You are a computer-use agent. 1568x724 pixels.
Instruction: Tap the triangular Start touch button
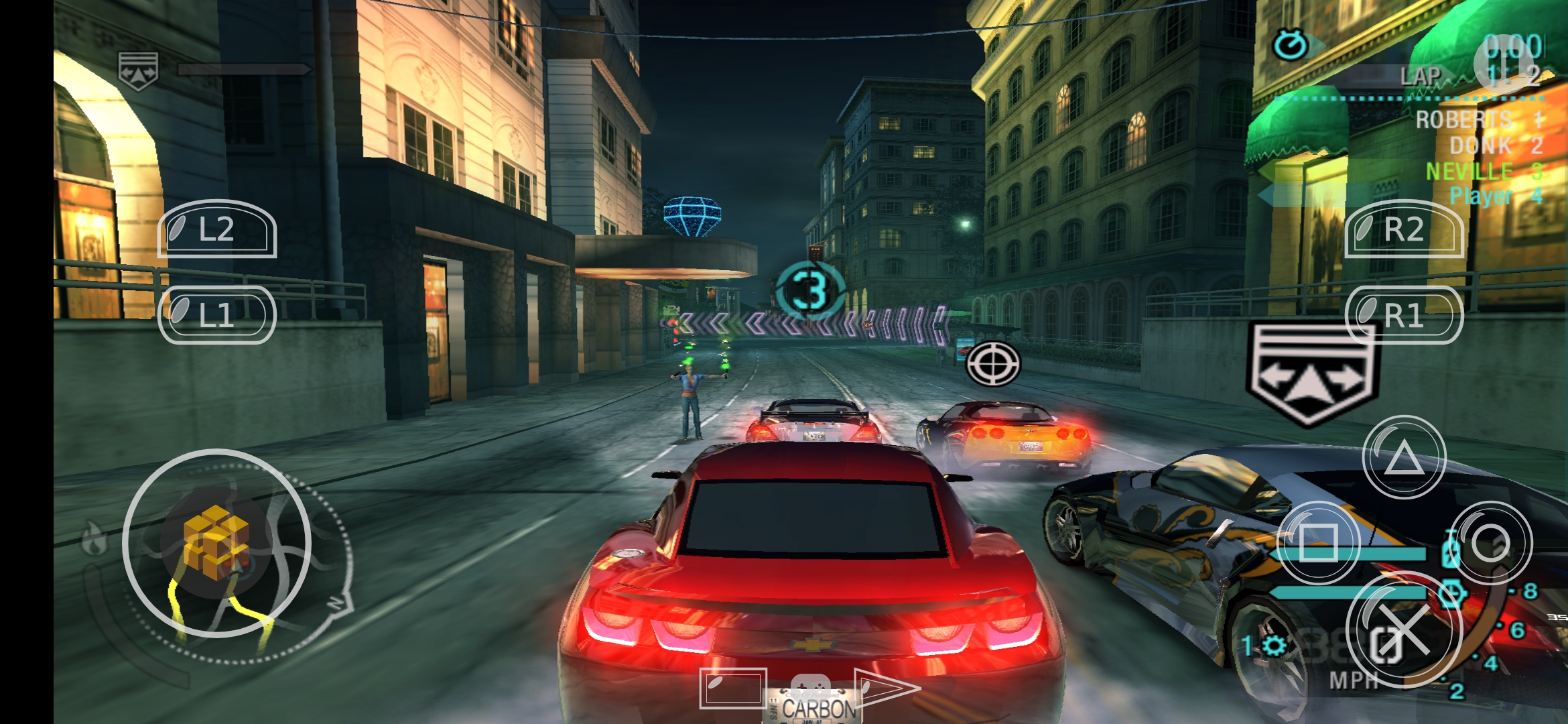coord(885,688)
